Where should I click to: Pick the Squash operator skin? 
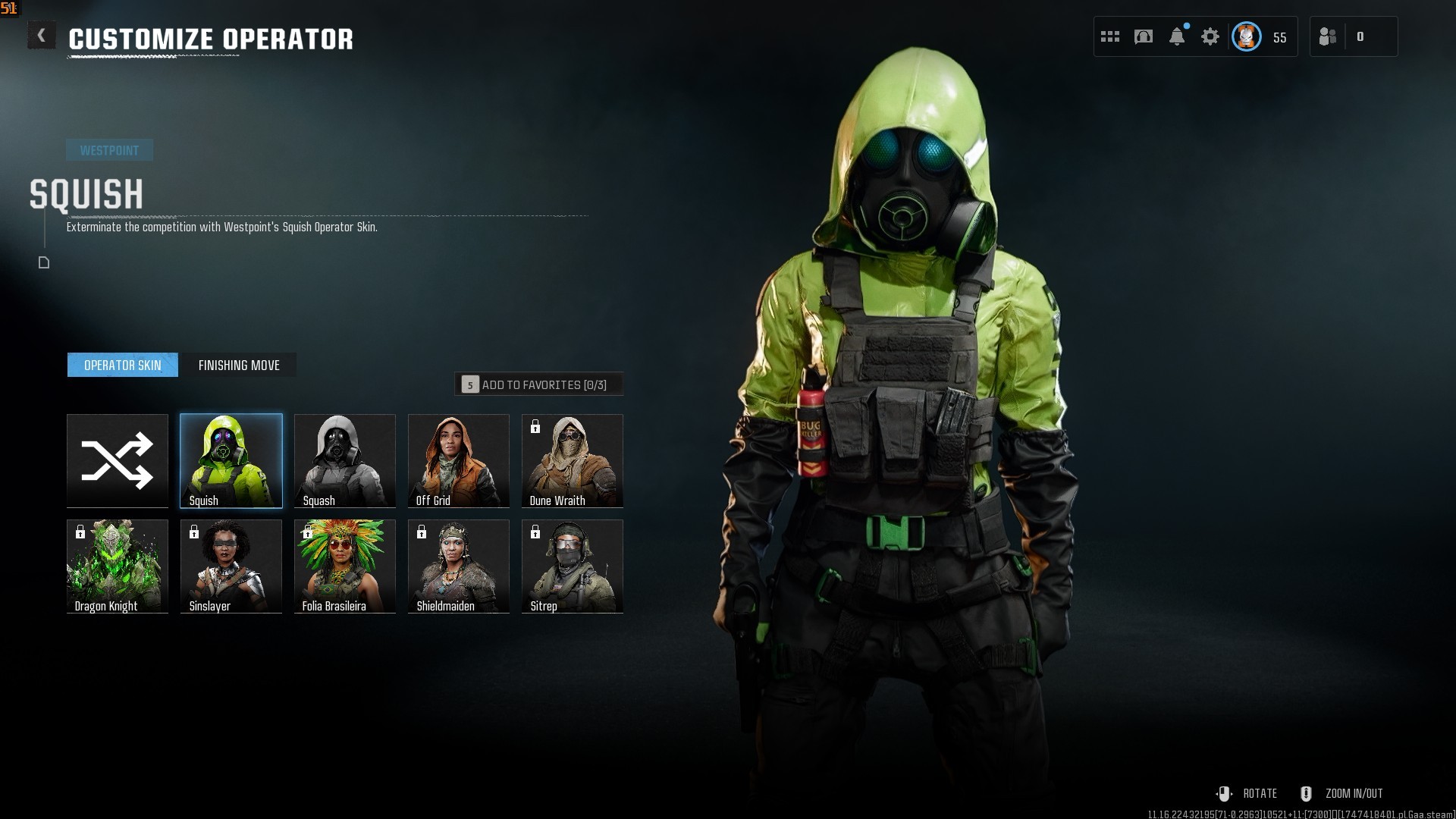pos(345,460)
